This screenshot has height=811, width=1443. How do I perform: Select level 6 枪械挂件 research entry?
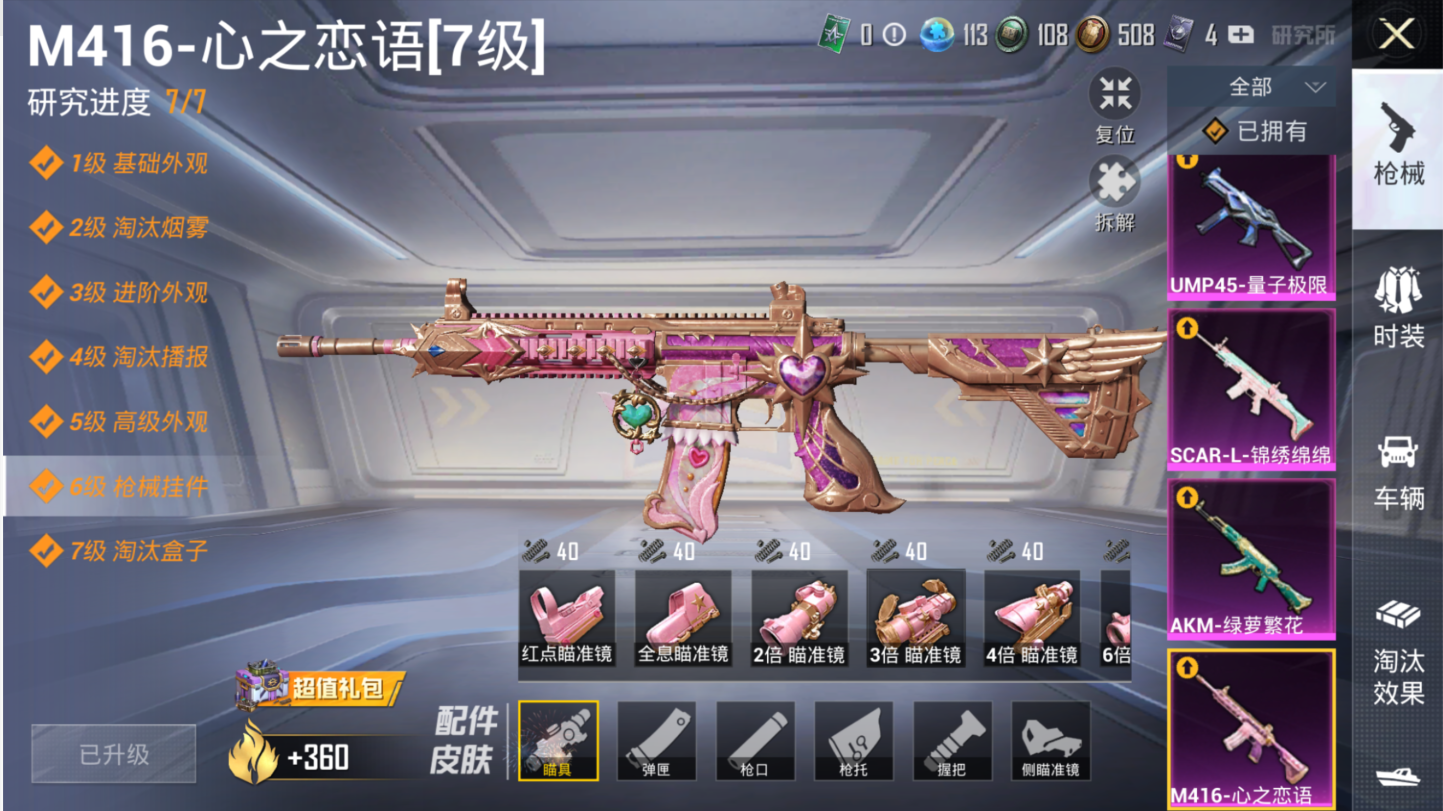click(120, 487)
